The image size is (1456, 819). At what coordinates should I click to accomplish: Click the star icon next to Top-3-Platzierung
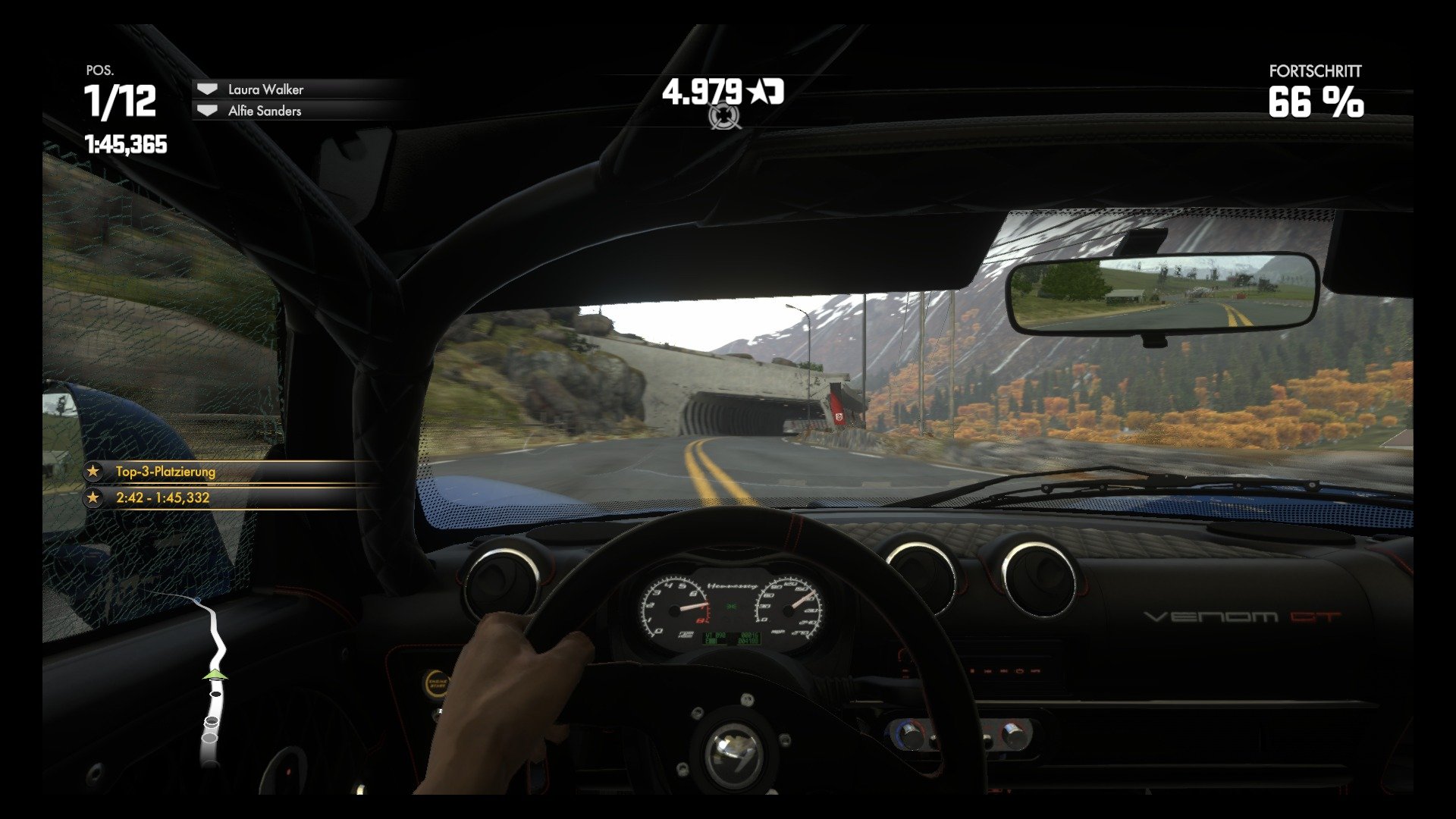coord(93,470)
